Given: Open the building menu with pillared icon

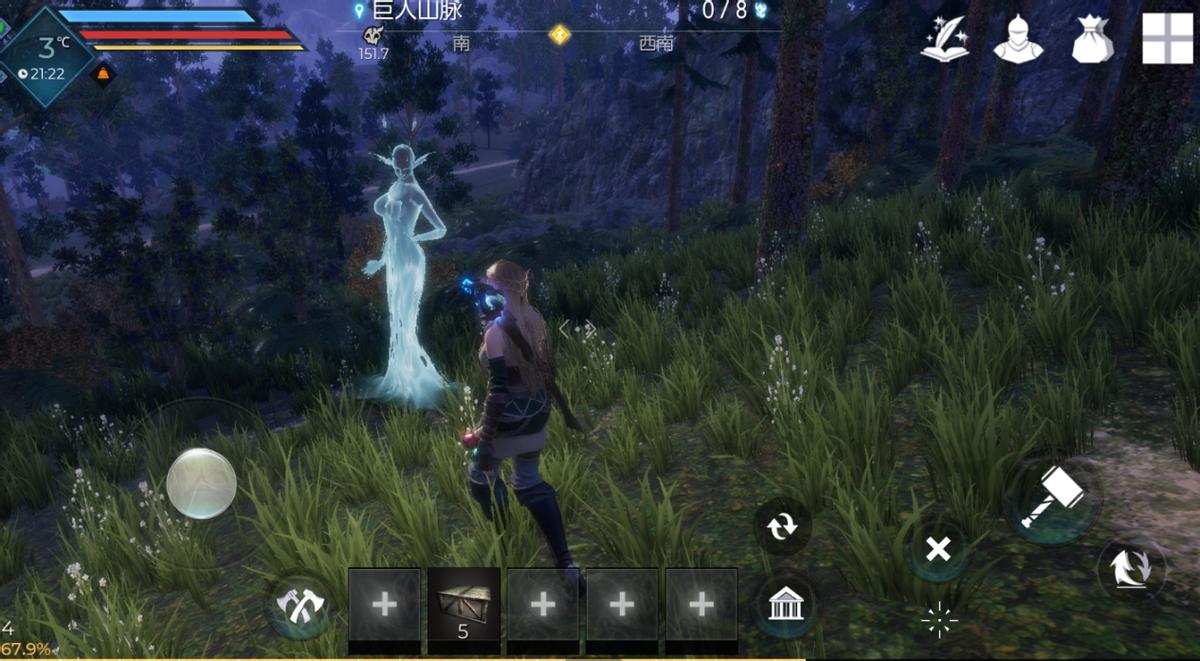Looking at the screenshot, I should [x=784, y=605].
